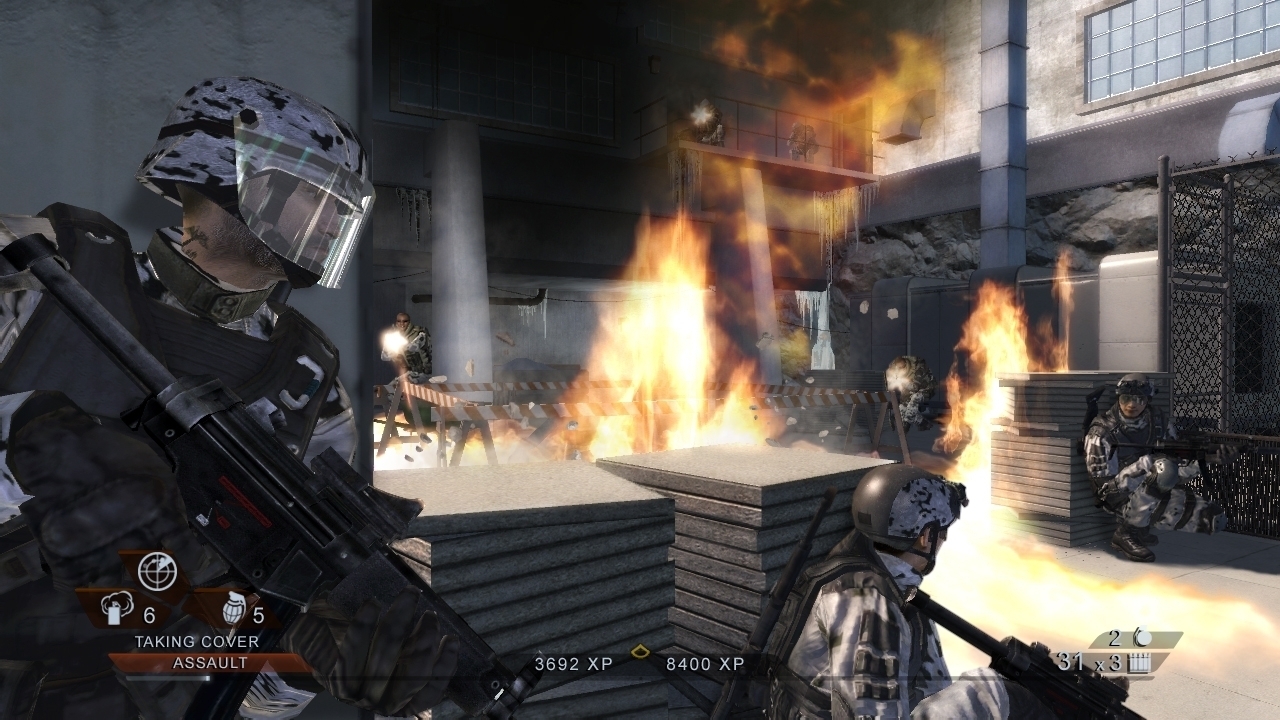Viewport: 1280px width, 720px height.
Task: Select the frag grenade icon
Action: [x=234, y=609]
